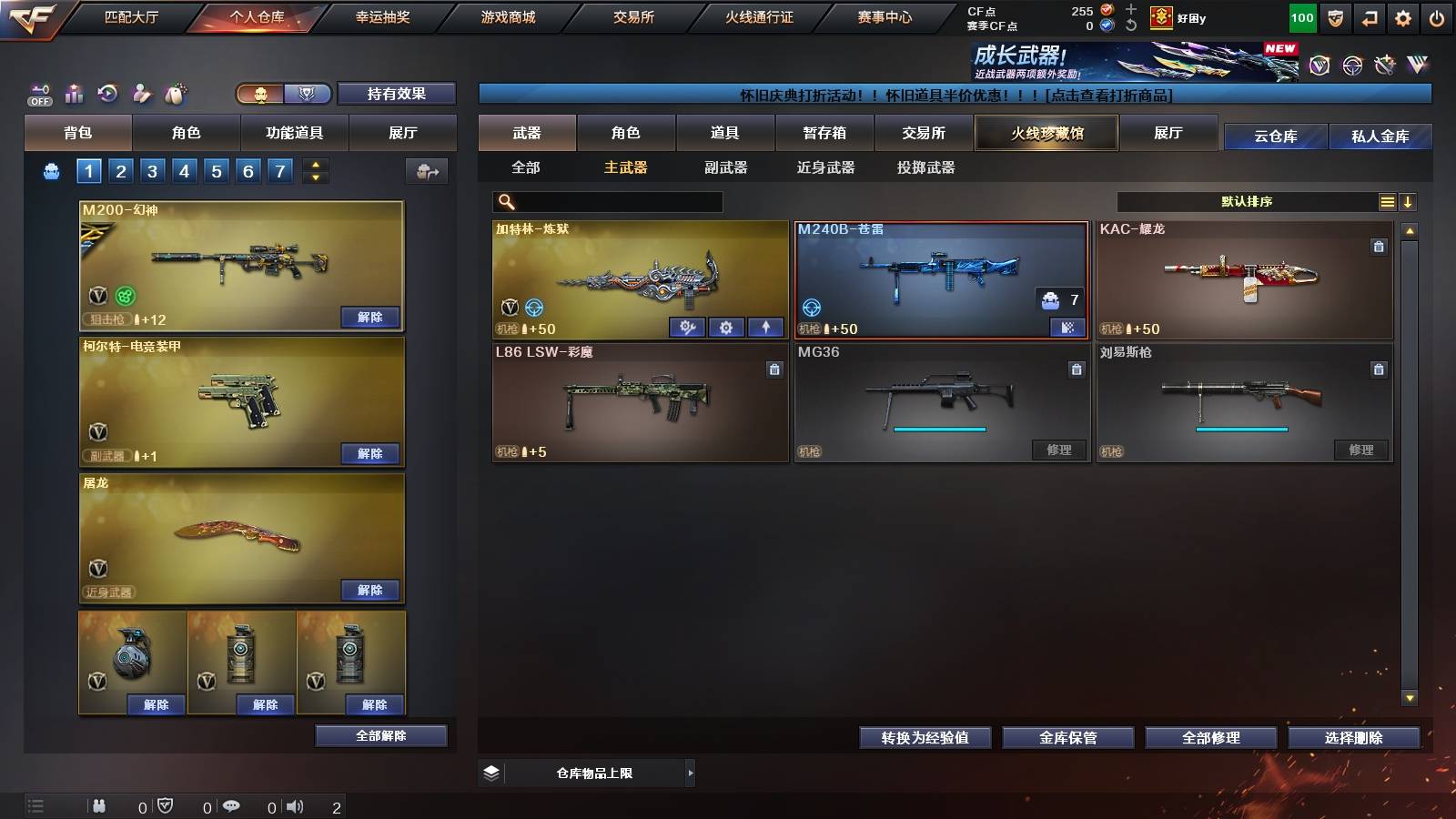Click the wrench customize icon on 加特林-炼狱
Screen dimensions: 1456x819
point(686,327)
